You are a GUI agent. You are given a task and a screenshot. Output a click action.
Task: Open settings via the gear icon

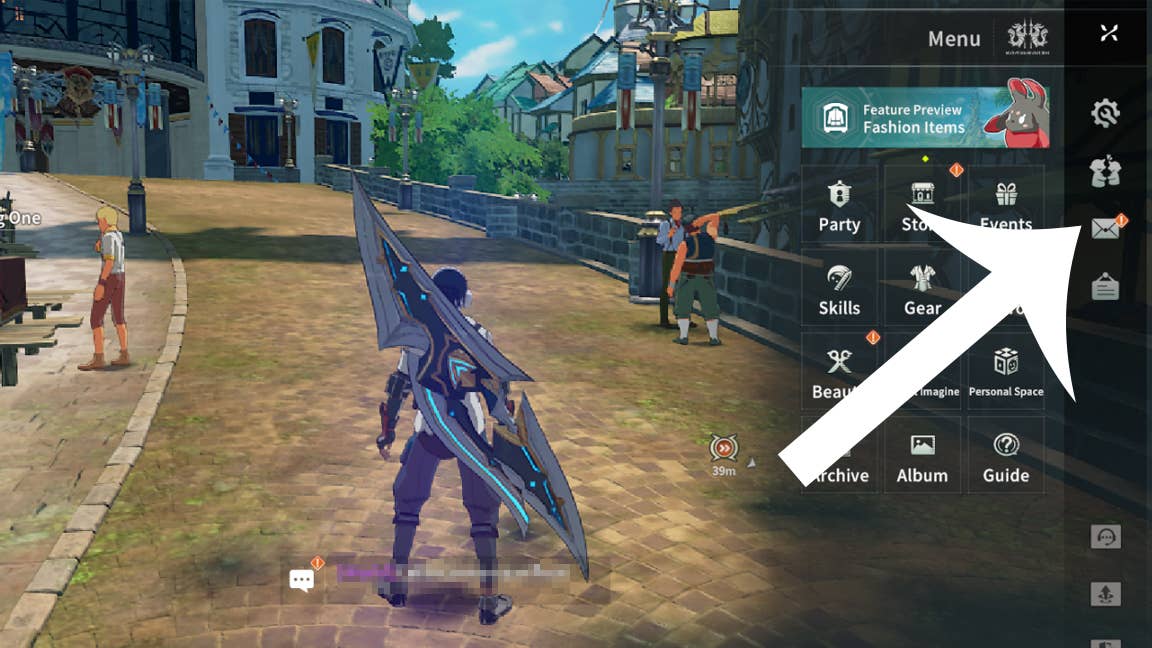tap(1105, 114)
